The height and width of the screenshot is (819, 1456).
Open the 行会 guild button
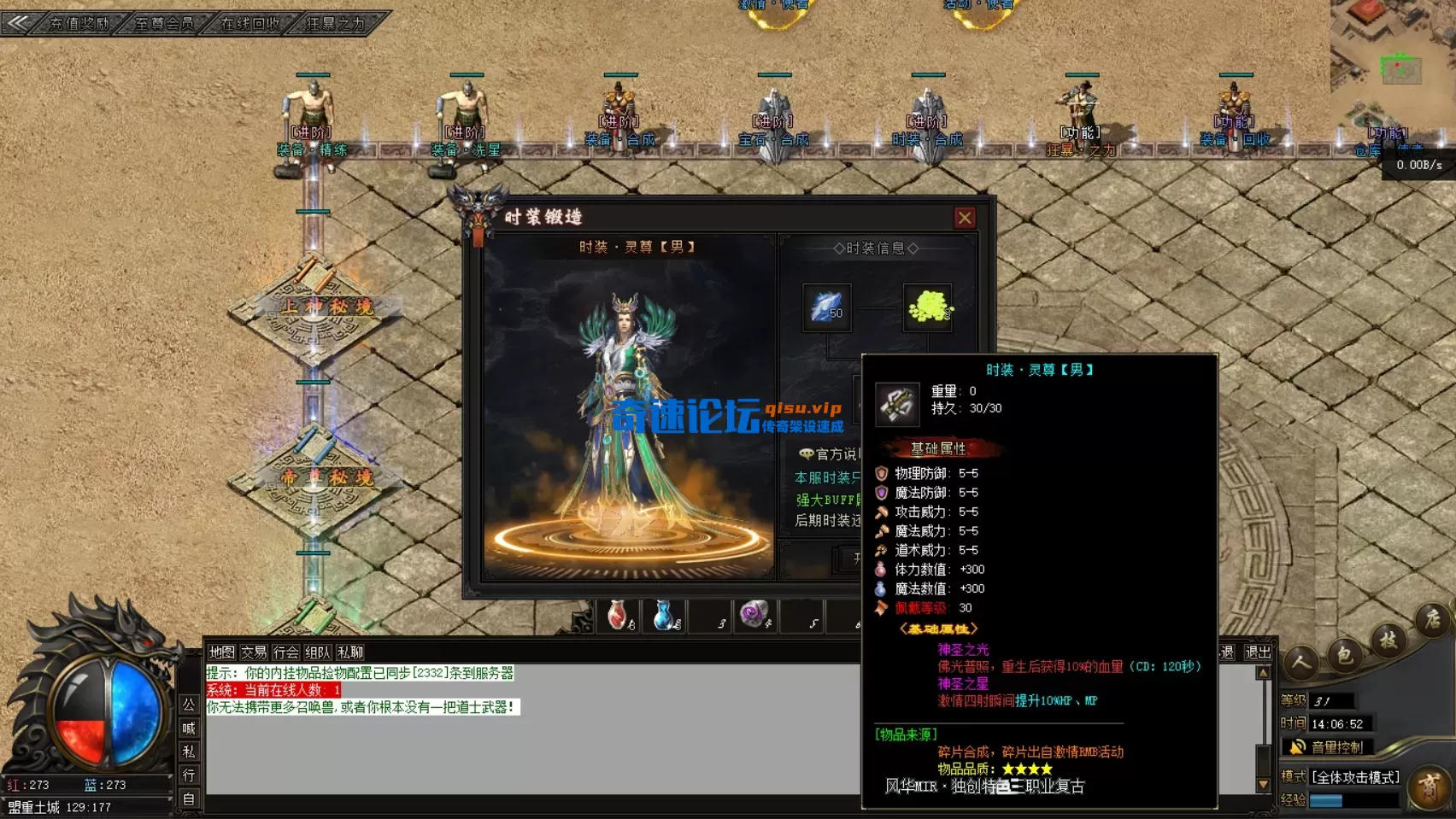click(x=286, y=652)
